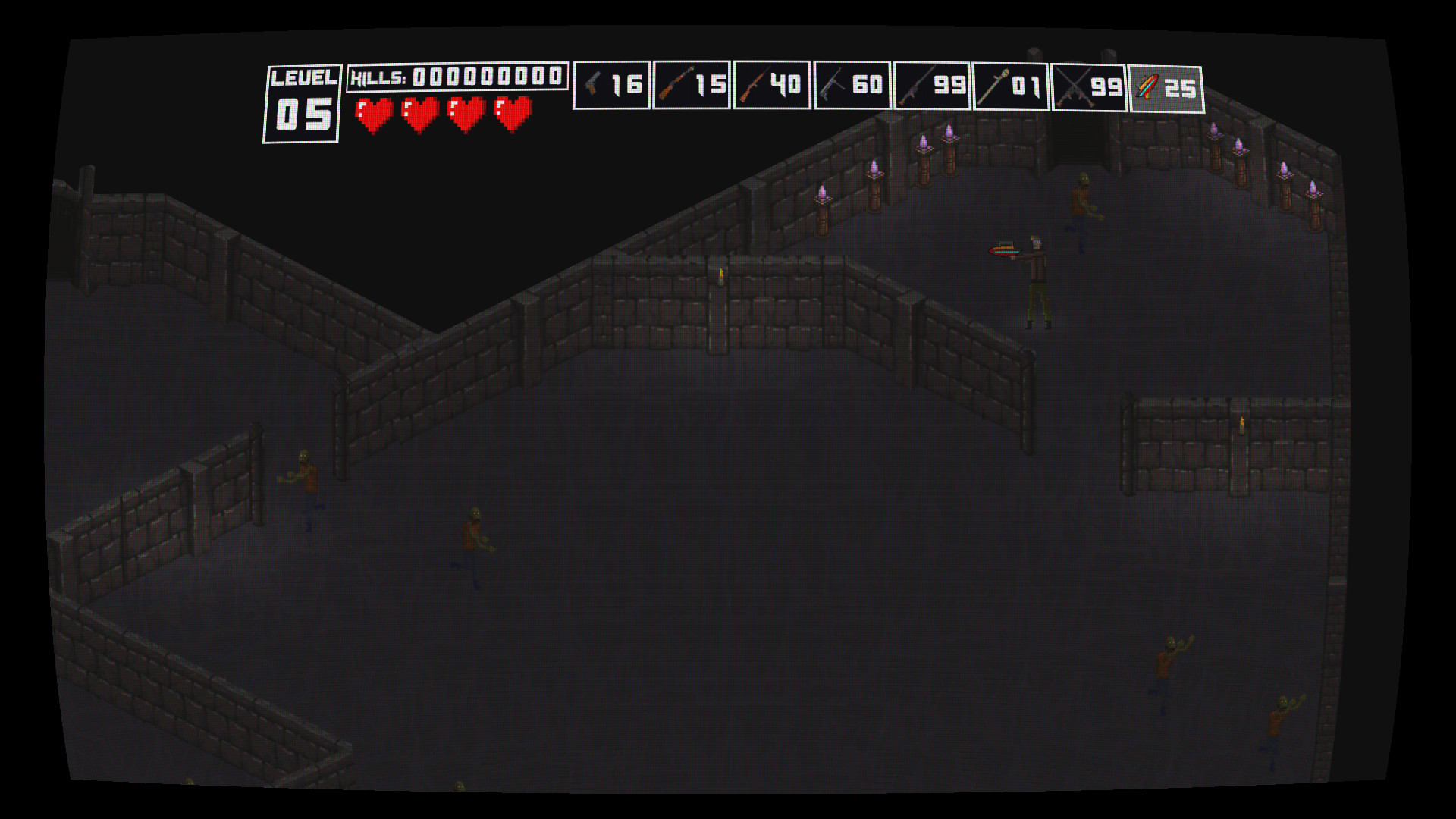Click the first red heart
Viewport: 1456px width, 819px height.
(x=372, y=114)
